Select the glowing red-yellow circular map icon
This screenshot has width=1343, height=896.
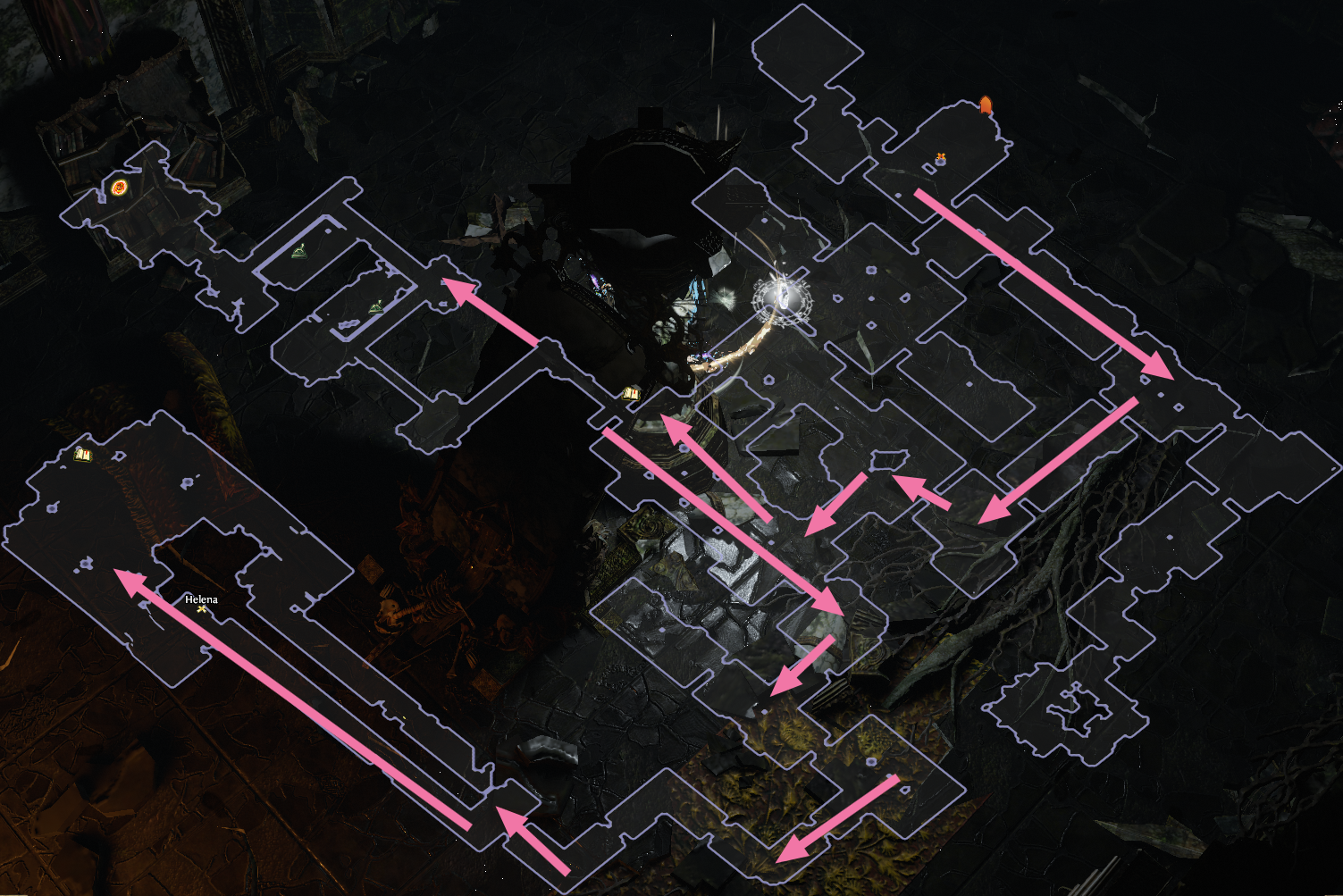pos(120,188)
